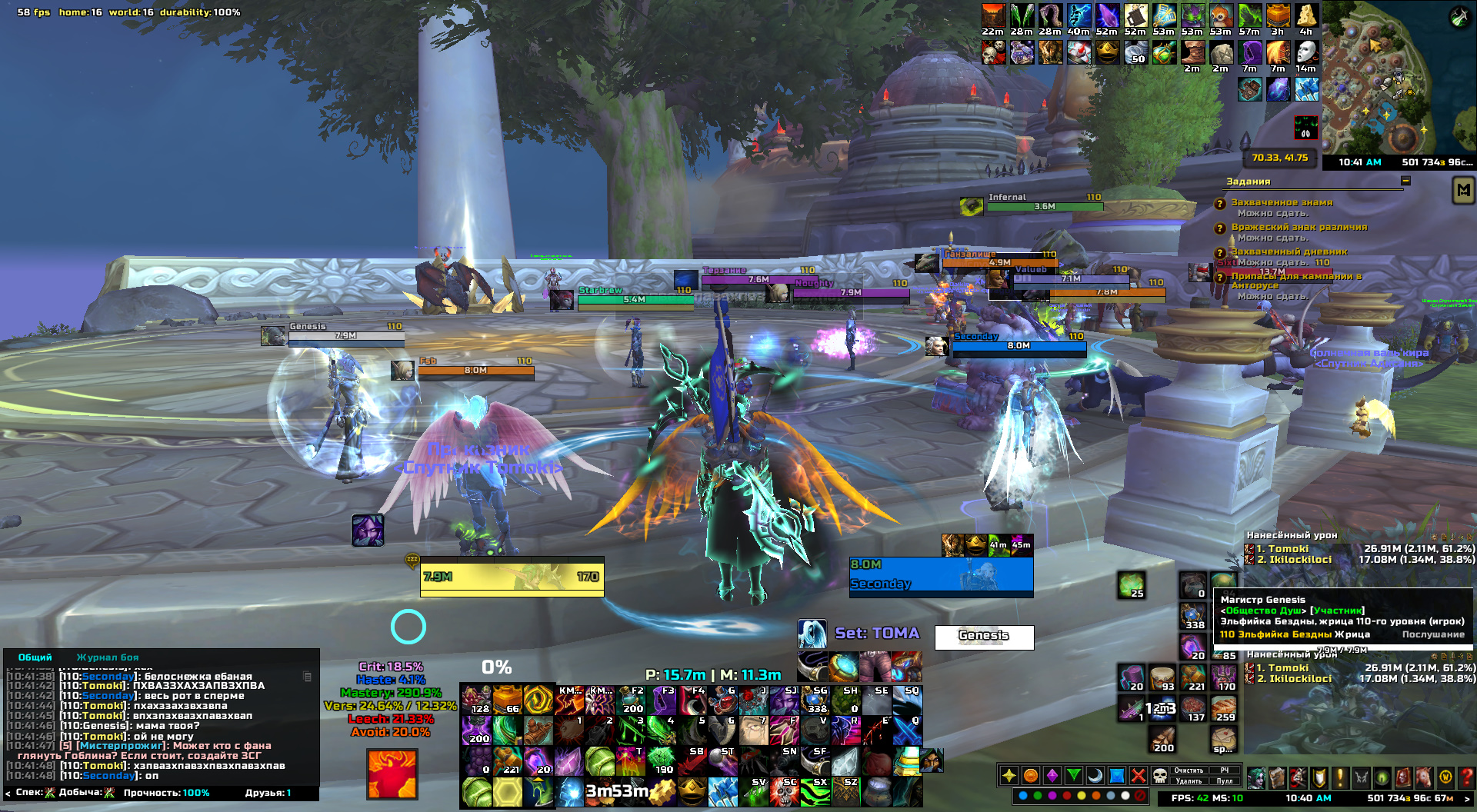Image resolution: width=1477 pixels, height=812 pixels.
Task: Start a ready check with РЧ button
Action: pyautogui.click(x=1225, y=770)
